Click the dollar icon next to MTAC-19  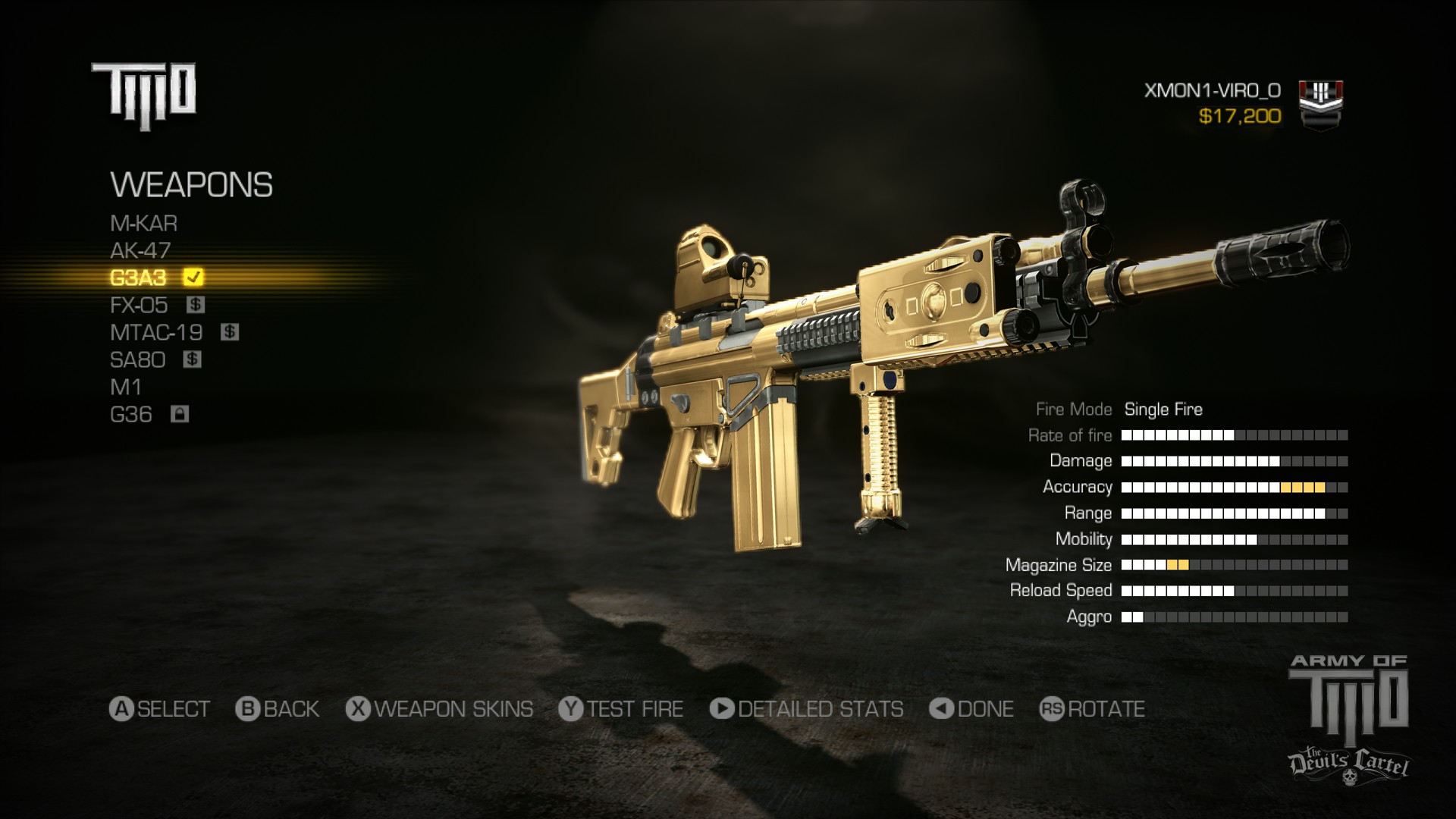coord(230,332)
